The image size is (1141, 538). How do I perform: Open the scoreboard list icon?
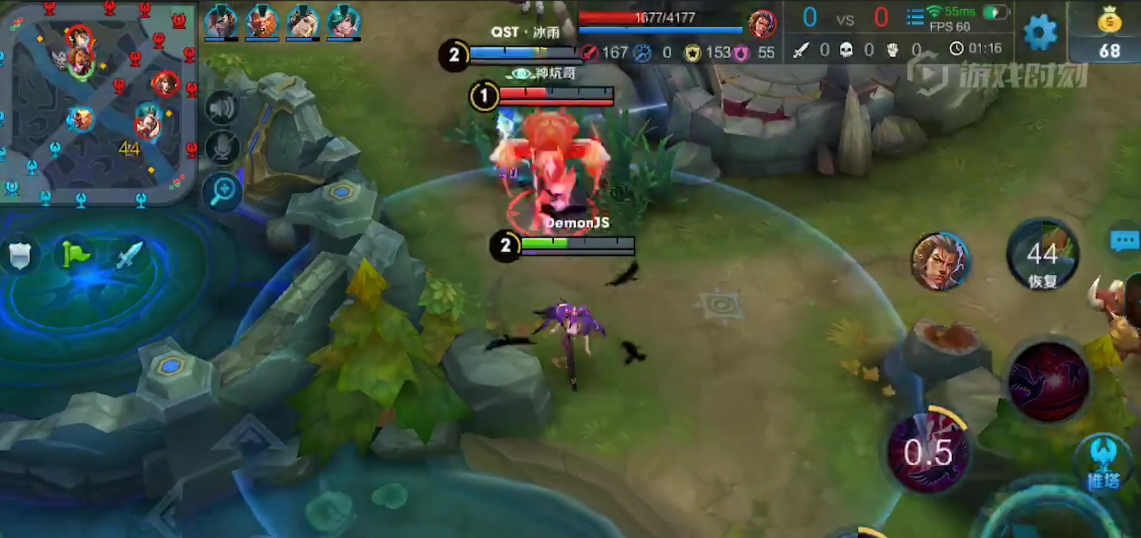[x=915, y=17]
